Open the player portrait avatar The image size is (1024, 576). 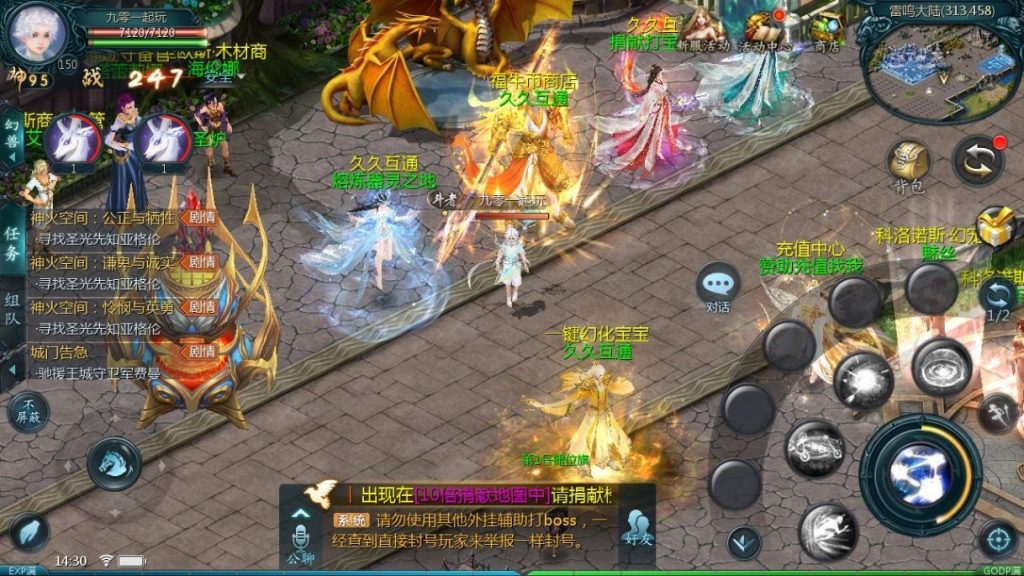tap(36, 34)
